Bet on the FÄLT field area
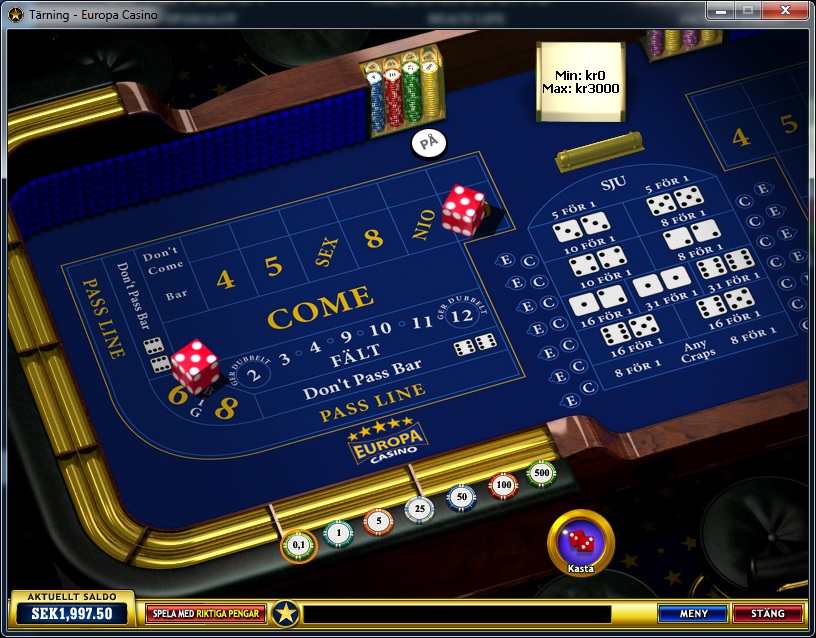The image size is (816, 638). (x=355, y=356)
